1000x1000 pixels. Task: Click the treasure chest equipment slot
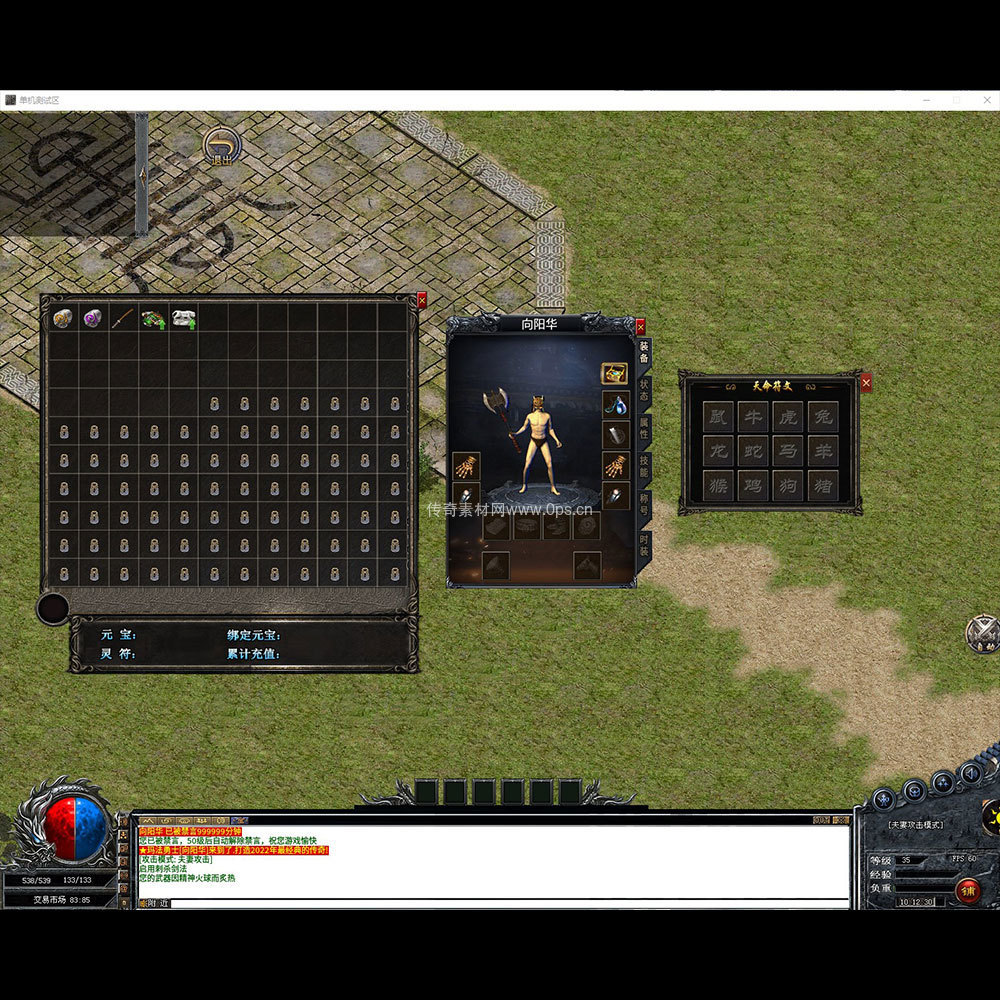tap(614, 374)
